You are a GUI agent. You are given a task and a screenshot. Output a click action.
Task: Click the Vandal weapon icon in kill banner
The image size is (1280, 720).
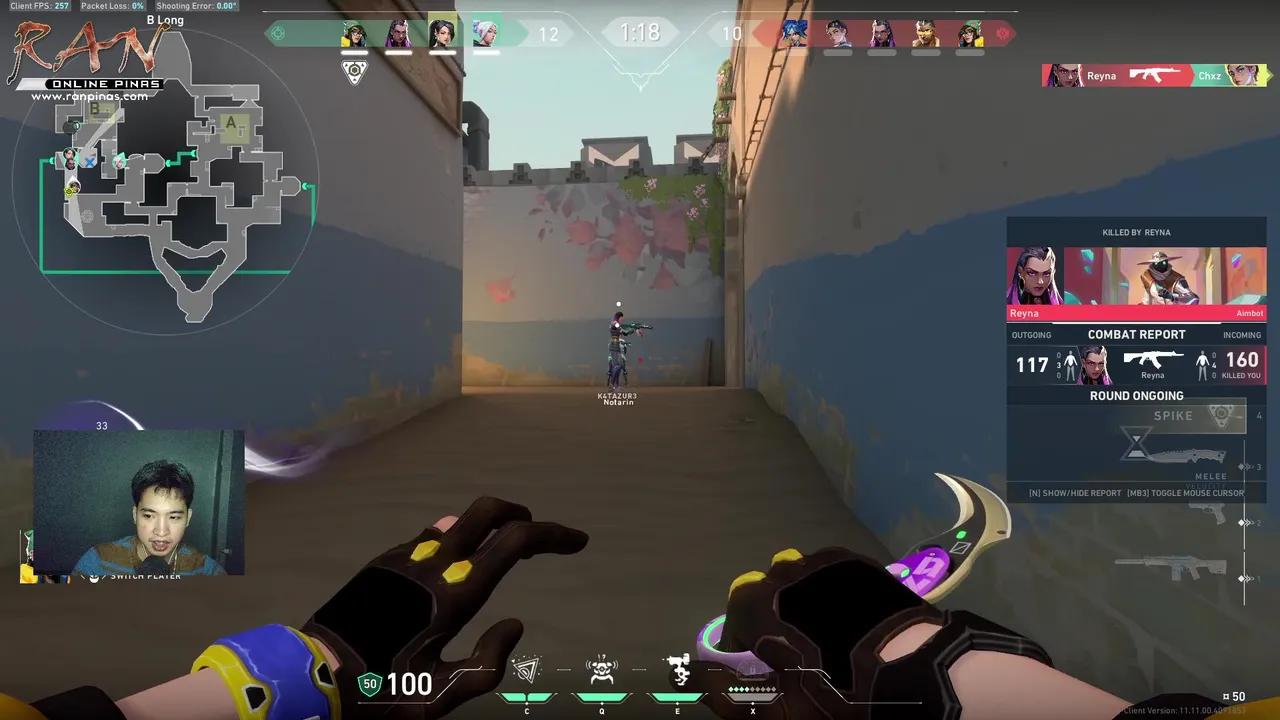(1155, 74)
